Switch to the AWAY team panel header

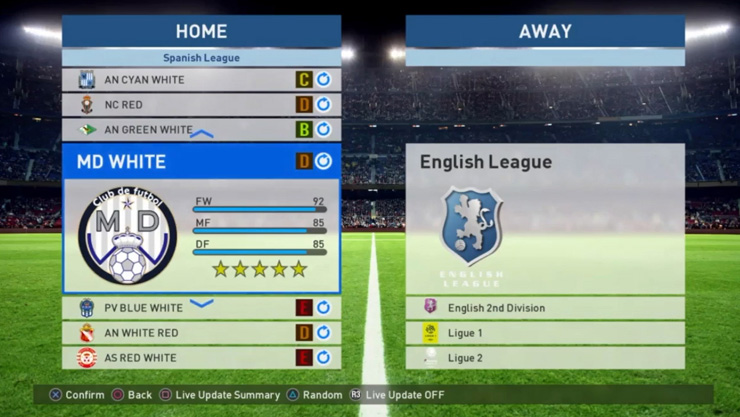point(545,31)
